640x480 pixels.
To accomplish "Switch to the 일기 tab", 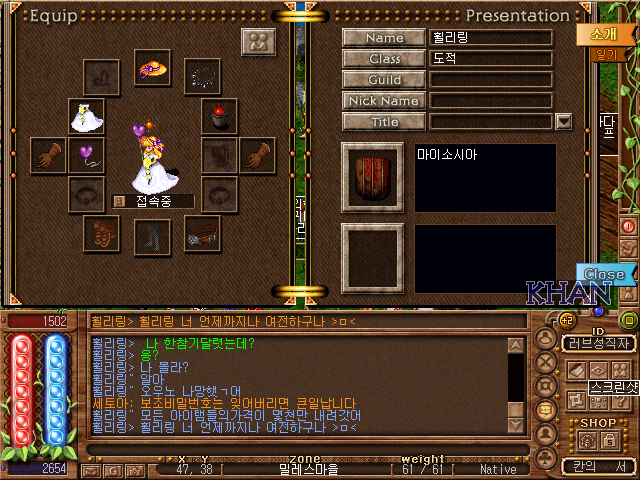I will [x=604, y=56].
